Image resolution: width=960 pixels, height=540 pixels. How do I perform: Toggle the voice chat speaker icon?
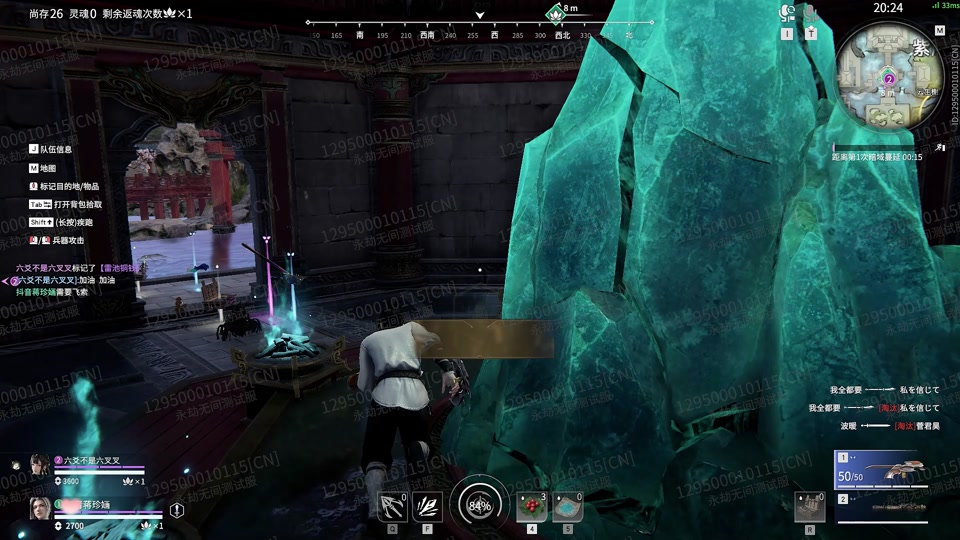(786, 13)
